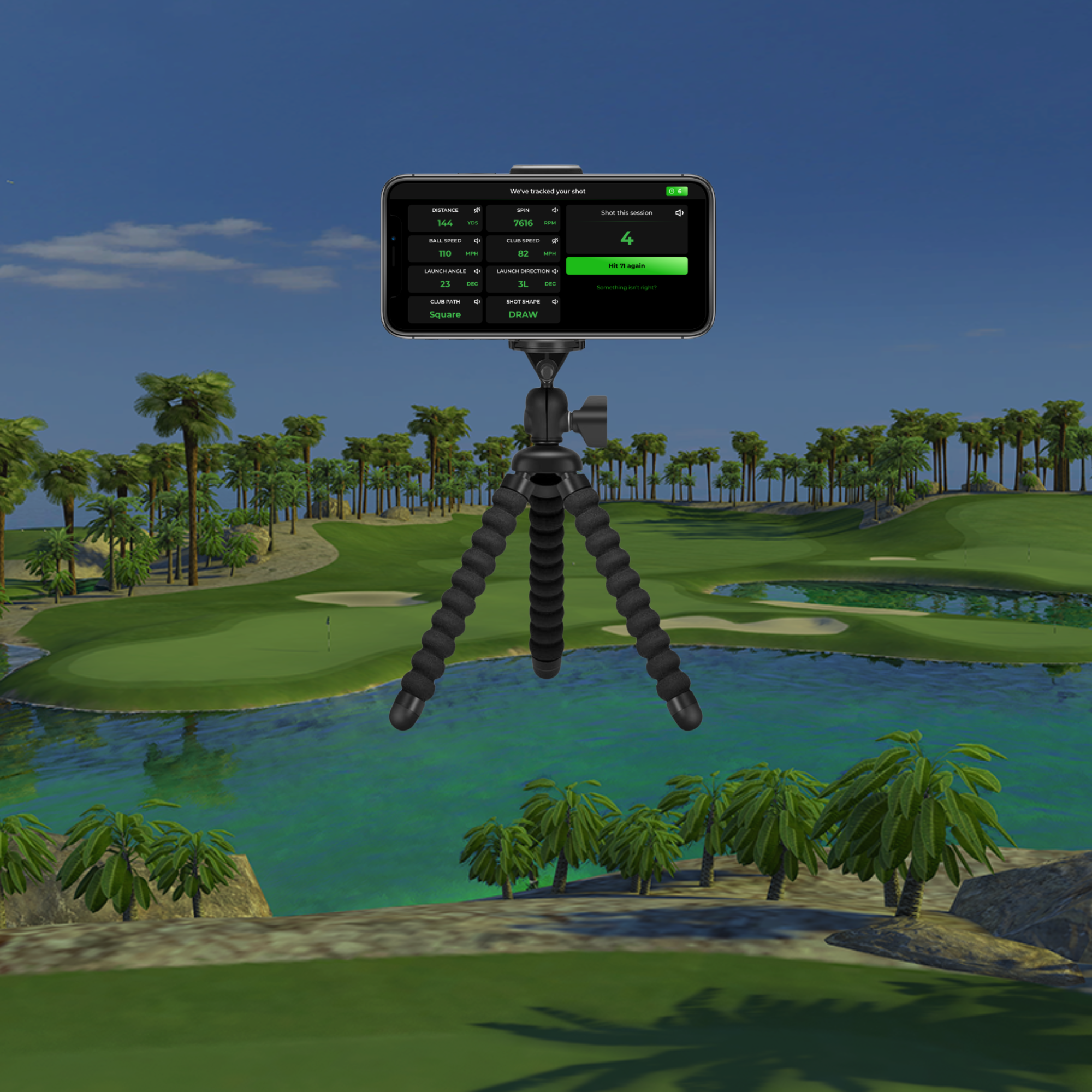
Task: Open the Something isn't right link
Action: (x=626, y=287)
